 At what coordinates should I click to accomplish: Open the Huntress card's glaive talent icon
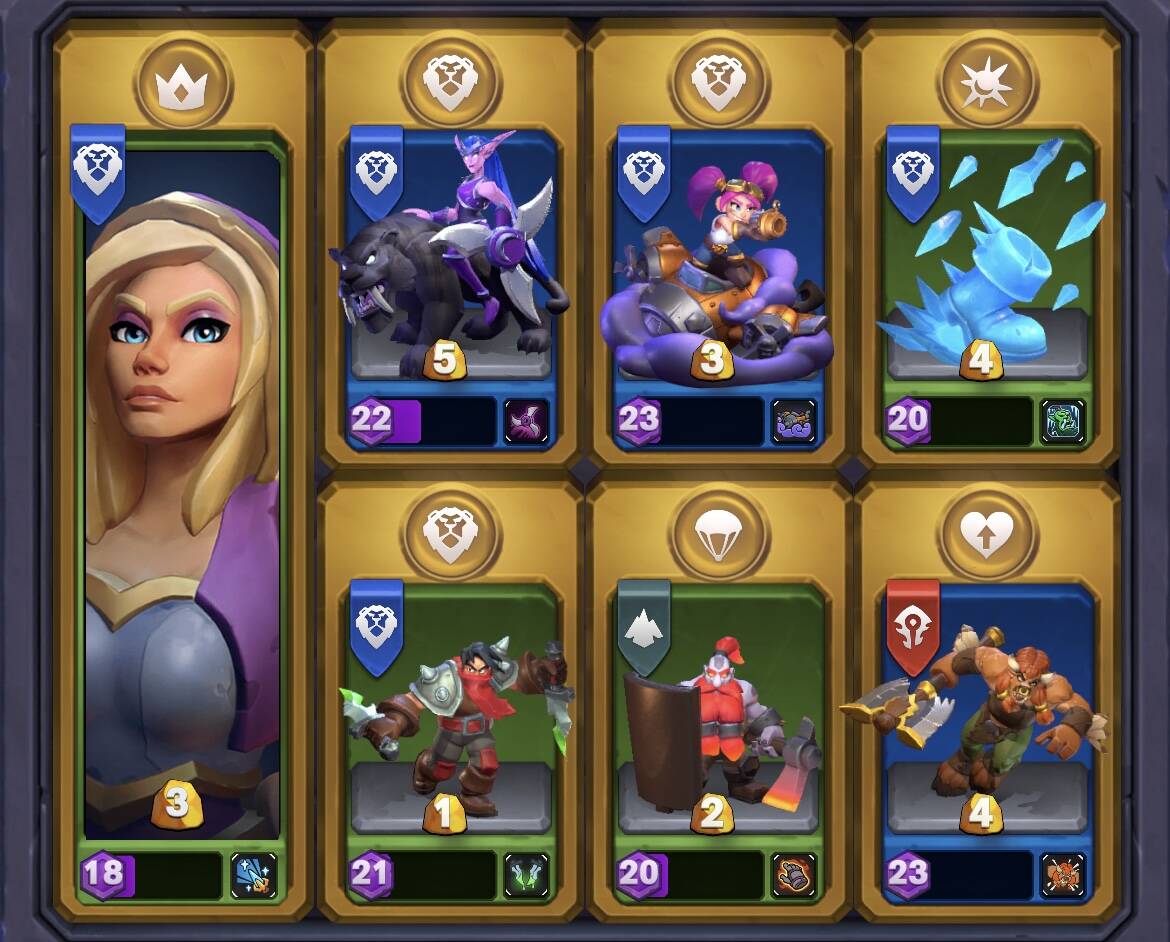click(x=526, y=420)
